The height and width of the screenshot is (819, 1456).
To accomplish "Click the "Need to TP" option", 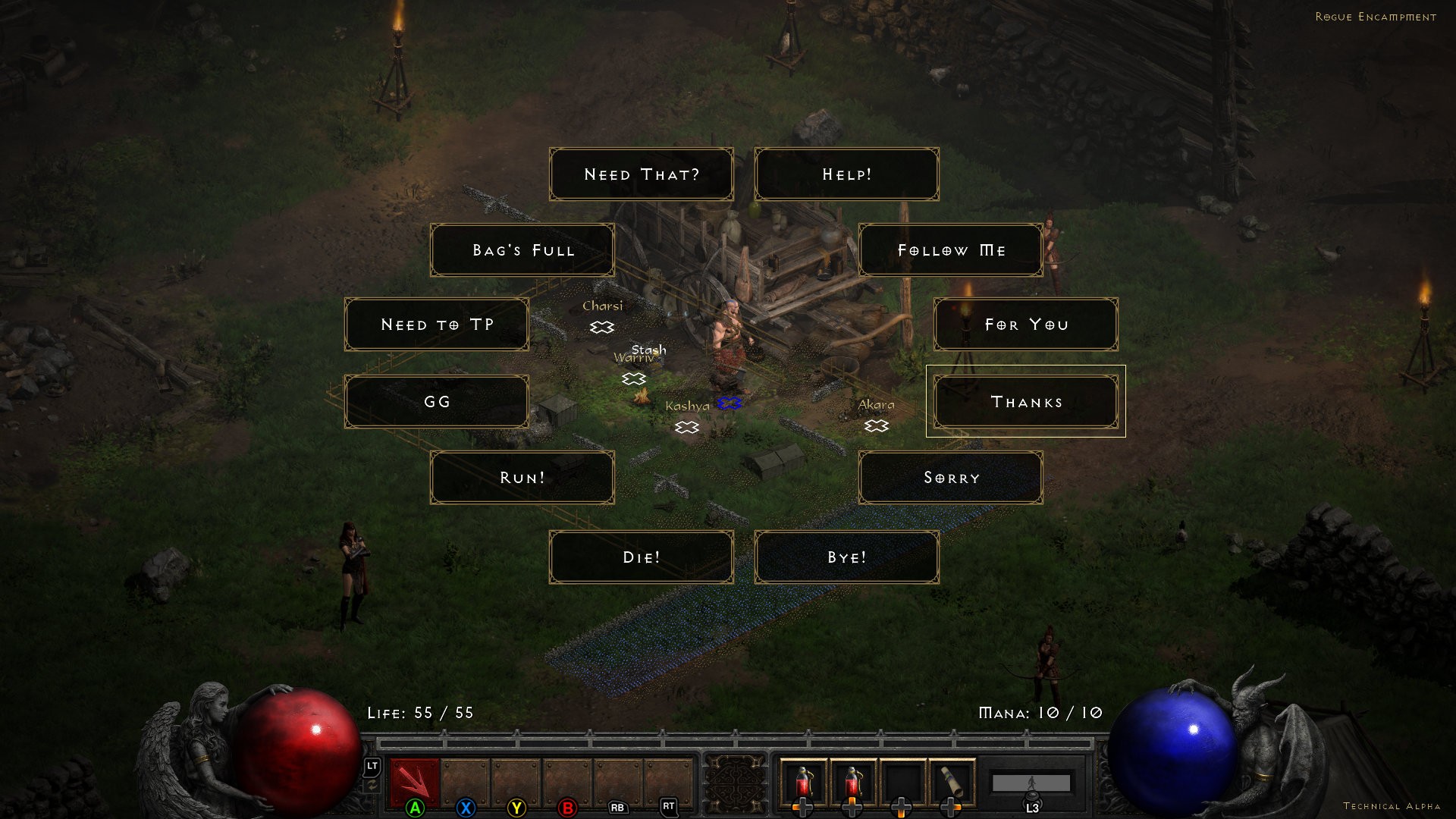I will 437,325.
